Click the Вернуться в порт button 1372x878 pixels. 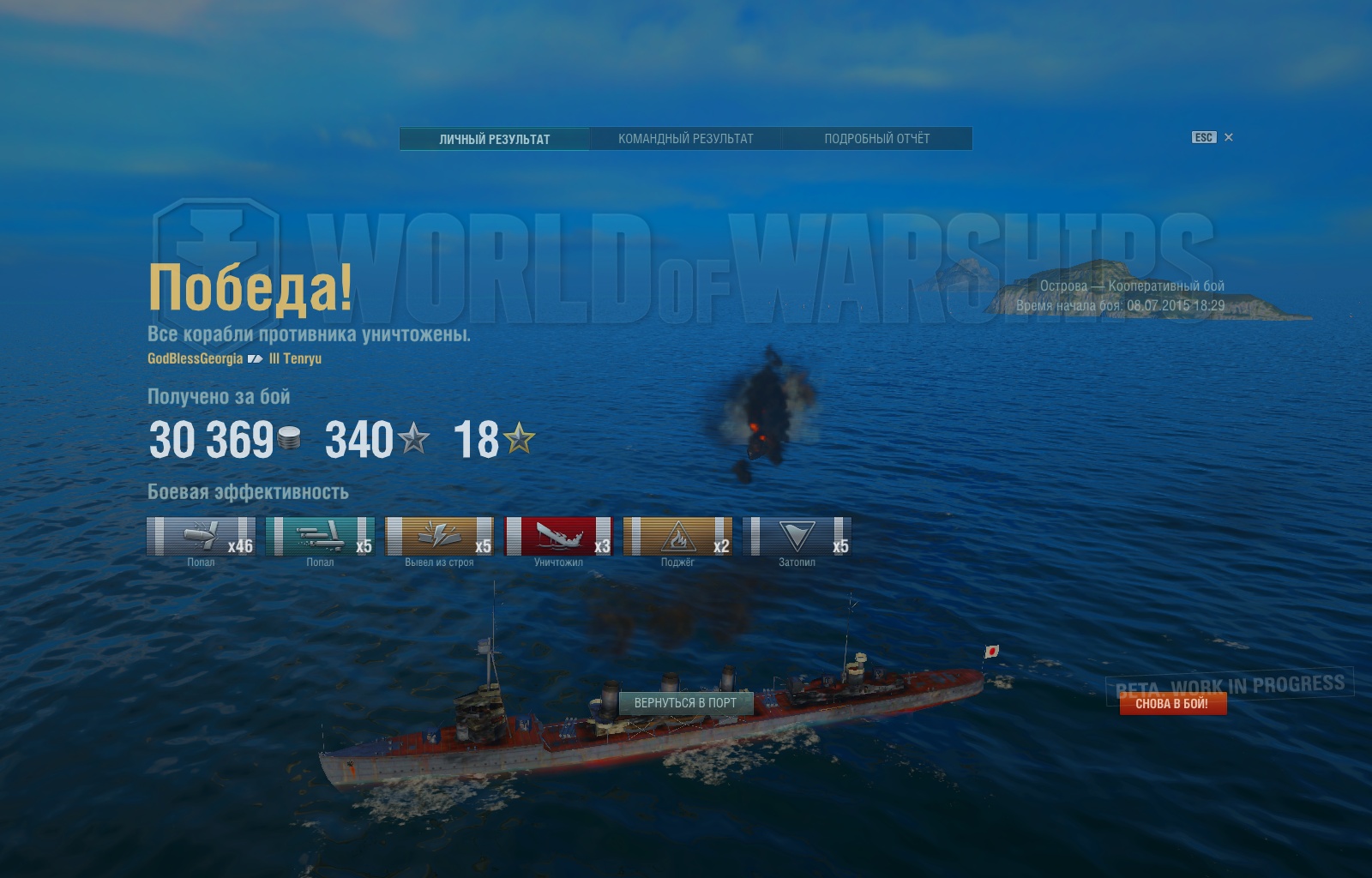[685, 703]
